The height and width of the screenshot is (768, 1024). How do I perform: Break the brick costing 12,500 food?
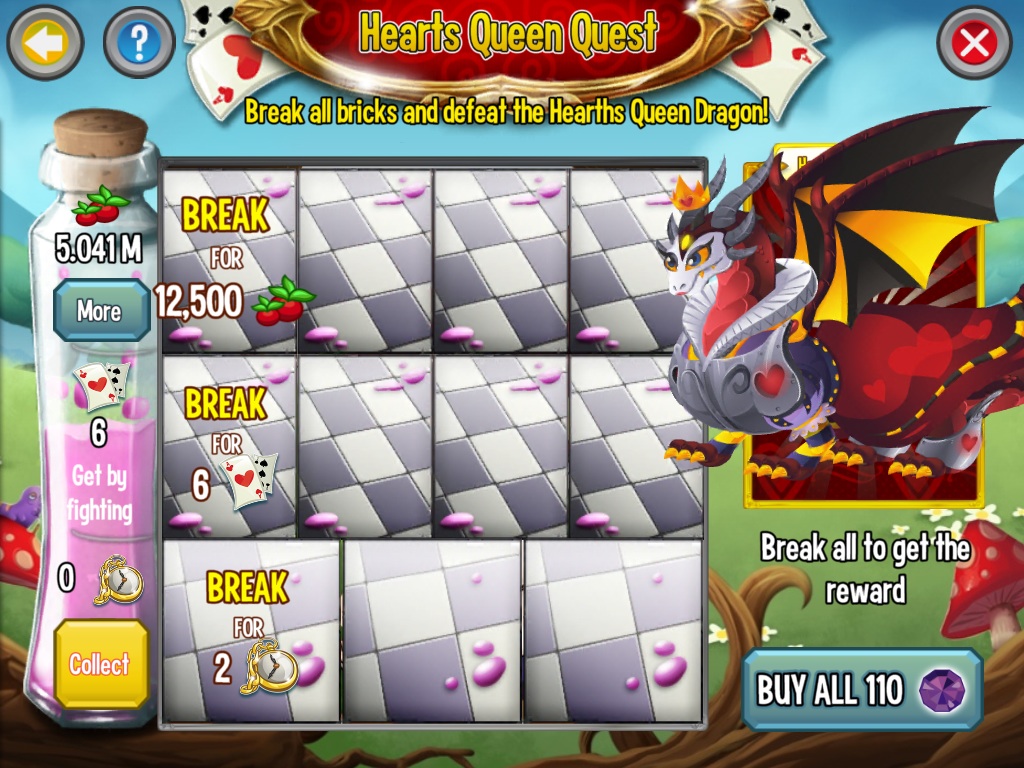(230, 262)
